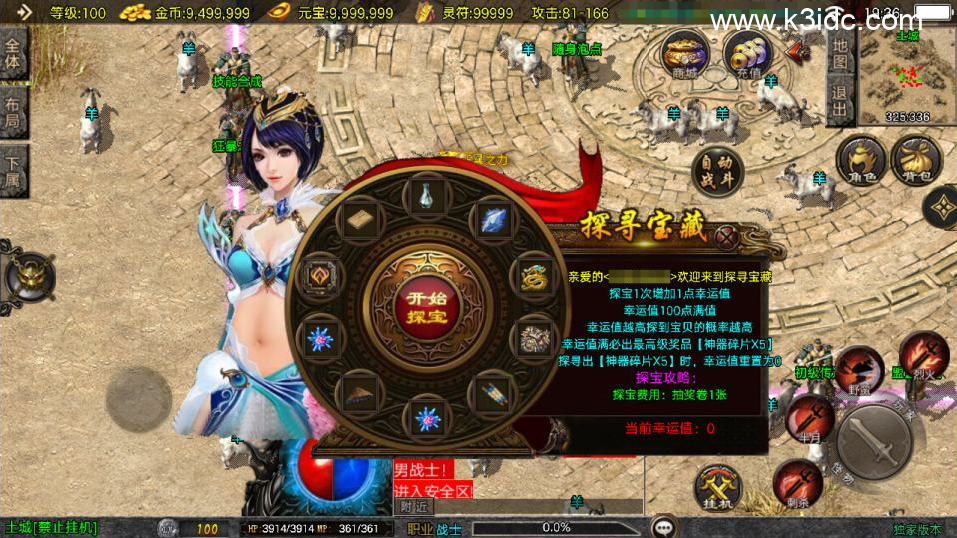The width and height of the screenshot is (957, 538).
Task: Open the 角色 character sheet
Action: [x=861, y=163]
